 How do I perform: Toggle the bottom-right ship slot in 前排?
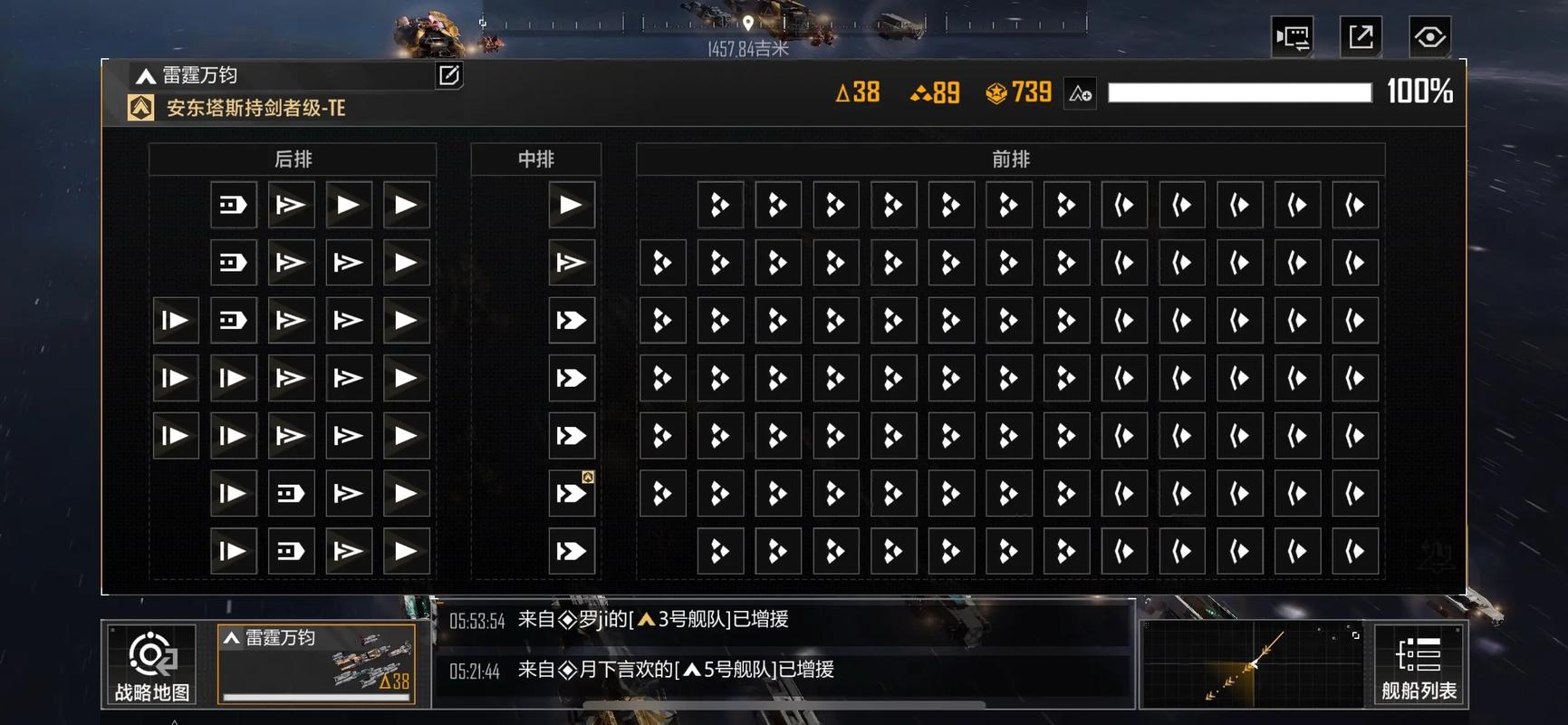coord(1354,551)
